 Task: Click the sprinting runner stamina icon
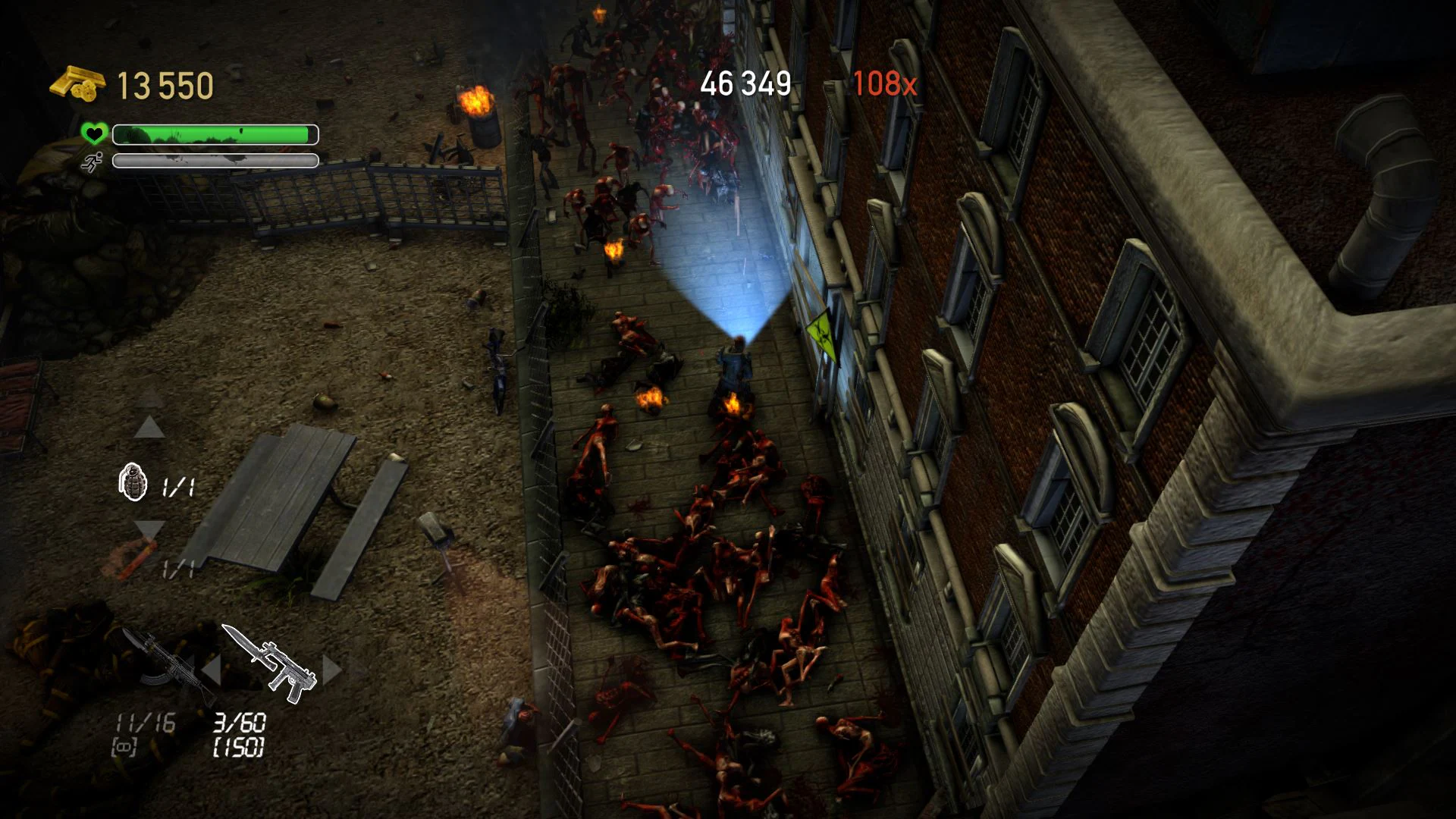click(x=91, y=162)
